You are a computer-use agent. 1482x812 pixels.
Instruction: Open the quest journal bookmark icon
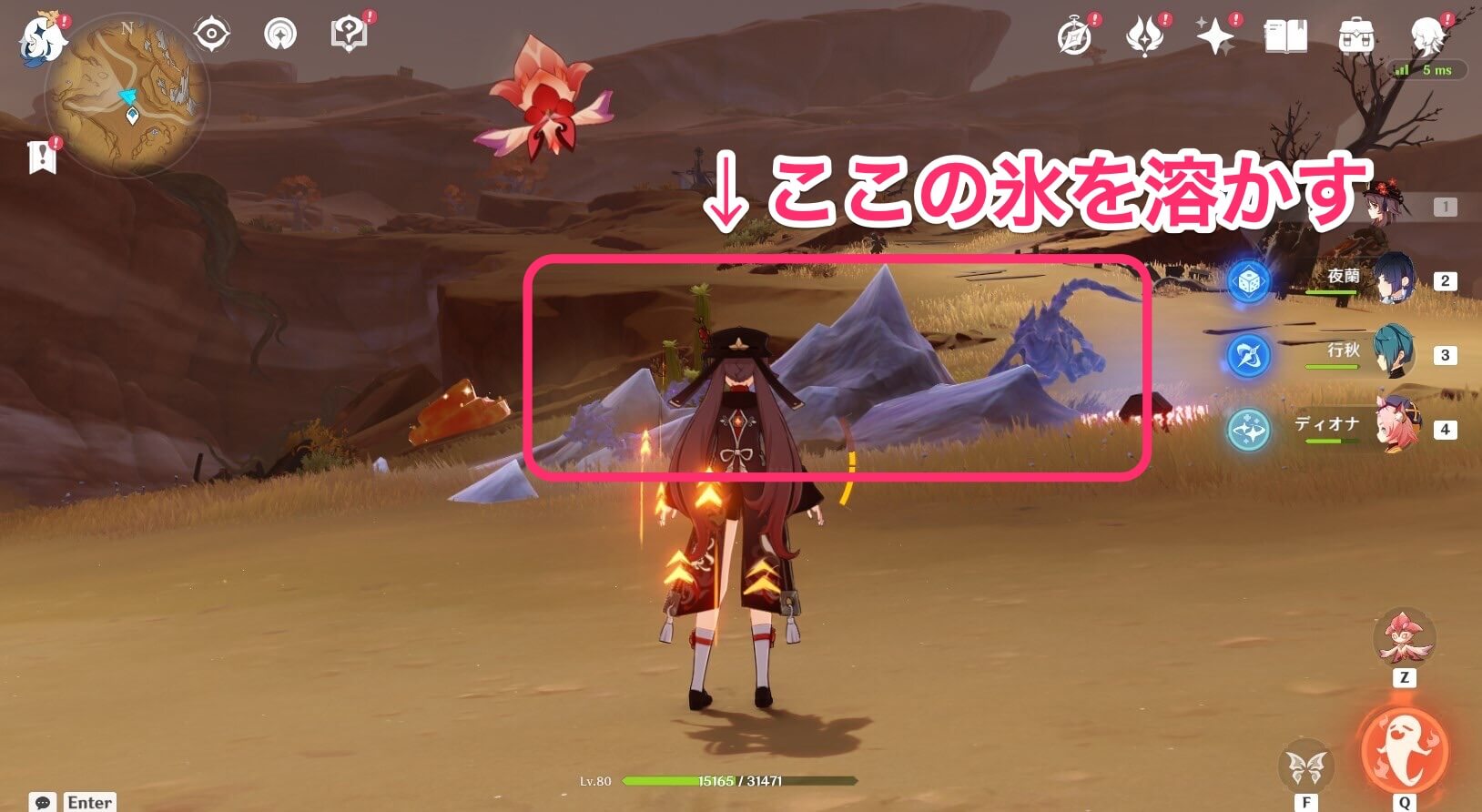(x=43, y=155)
